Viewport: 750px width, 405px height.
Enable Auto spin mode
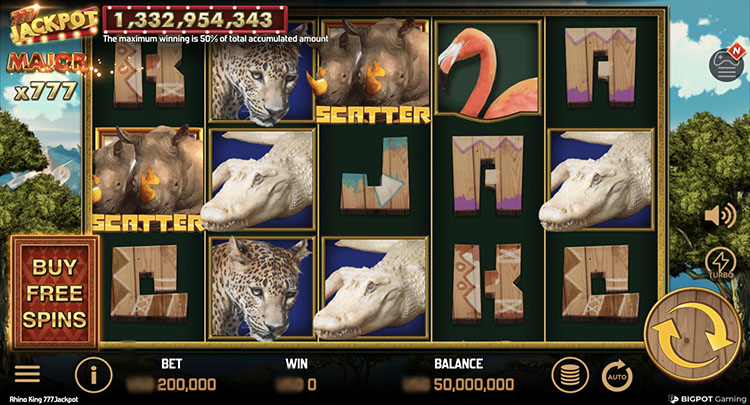tap(617, 376)
